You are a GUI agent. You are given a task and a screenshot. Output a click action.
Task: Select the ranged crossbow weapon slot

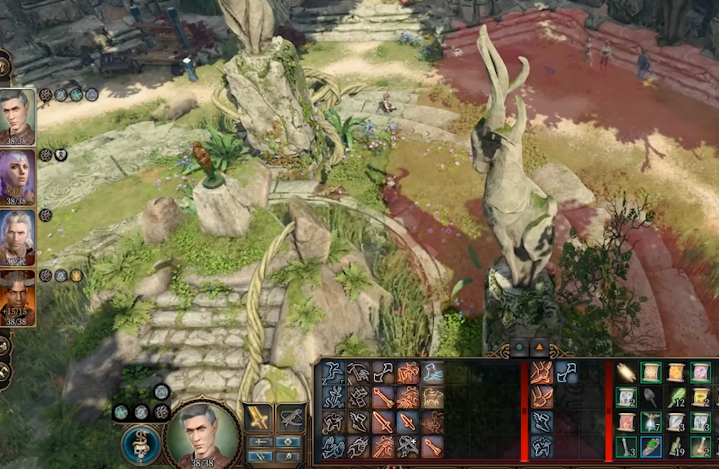point(291,417)
